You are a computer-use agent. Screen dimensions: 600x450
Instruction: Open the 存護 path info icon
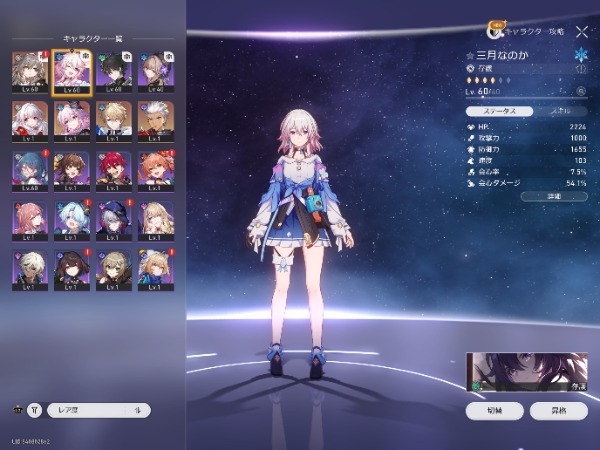(581, 68)
